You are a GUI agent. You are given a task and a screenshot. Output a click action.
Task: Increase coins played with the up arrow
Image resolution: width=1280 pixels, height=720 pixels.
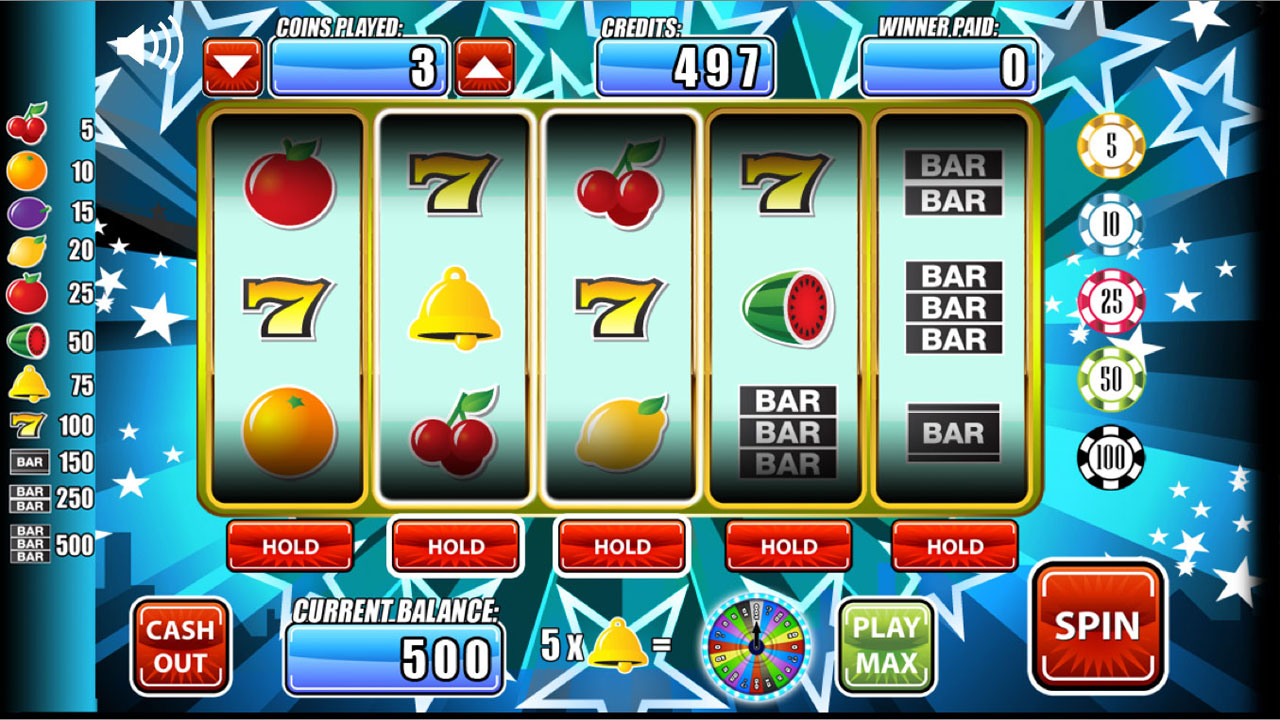pyautogui.click(x=485, y=67)
